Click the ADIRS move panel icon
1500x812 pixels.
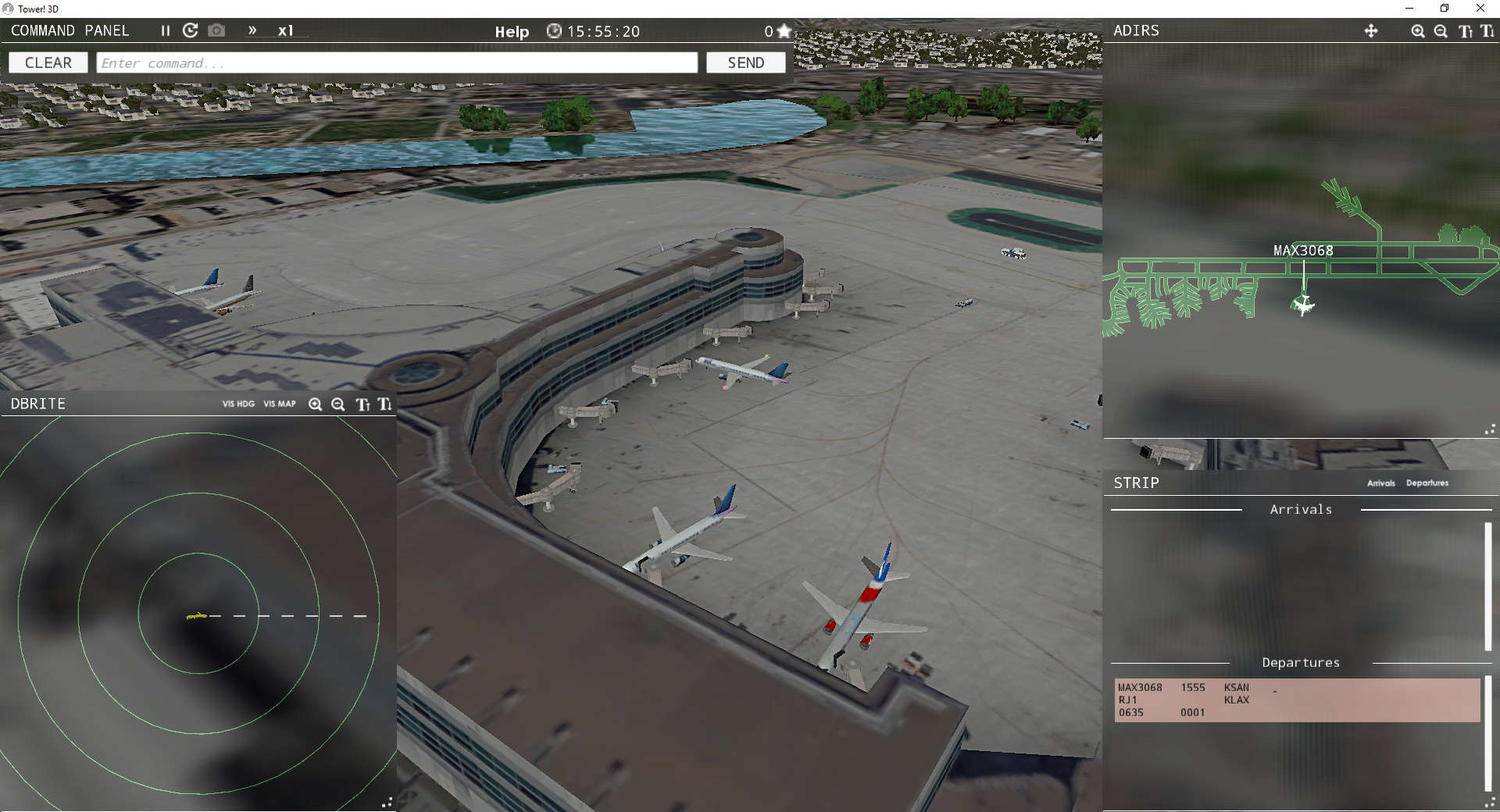tap(1372, 31)
